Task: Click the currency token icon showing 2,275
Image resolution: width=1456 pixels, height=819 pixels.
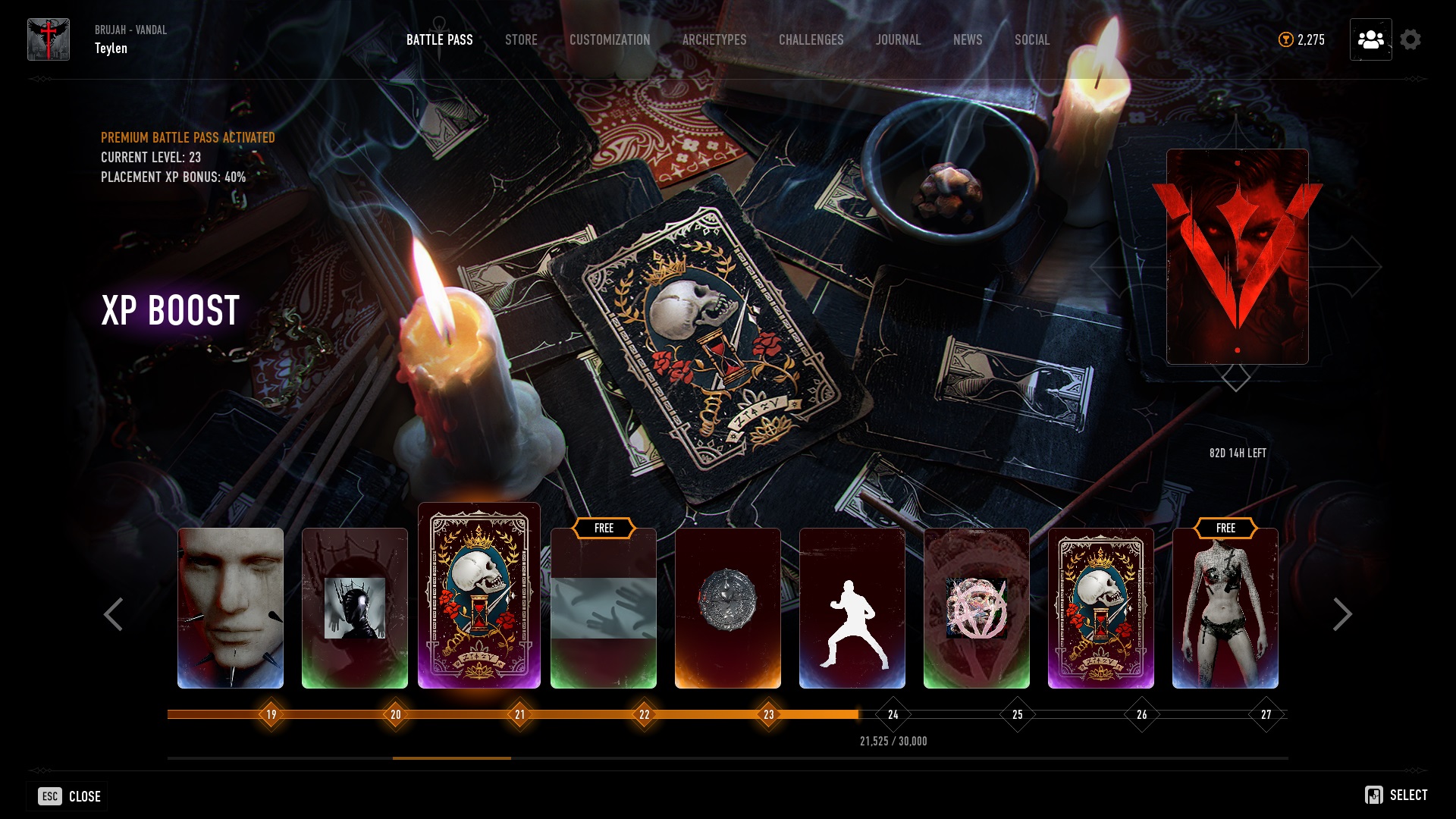Action: tap(1285, 39)
